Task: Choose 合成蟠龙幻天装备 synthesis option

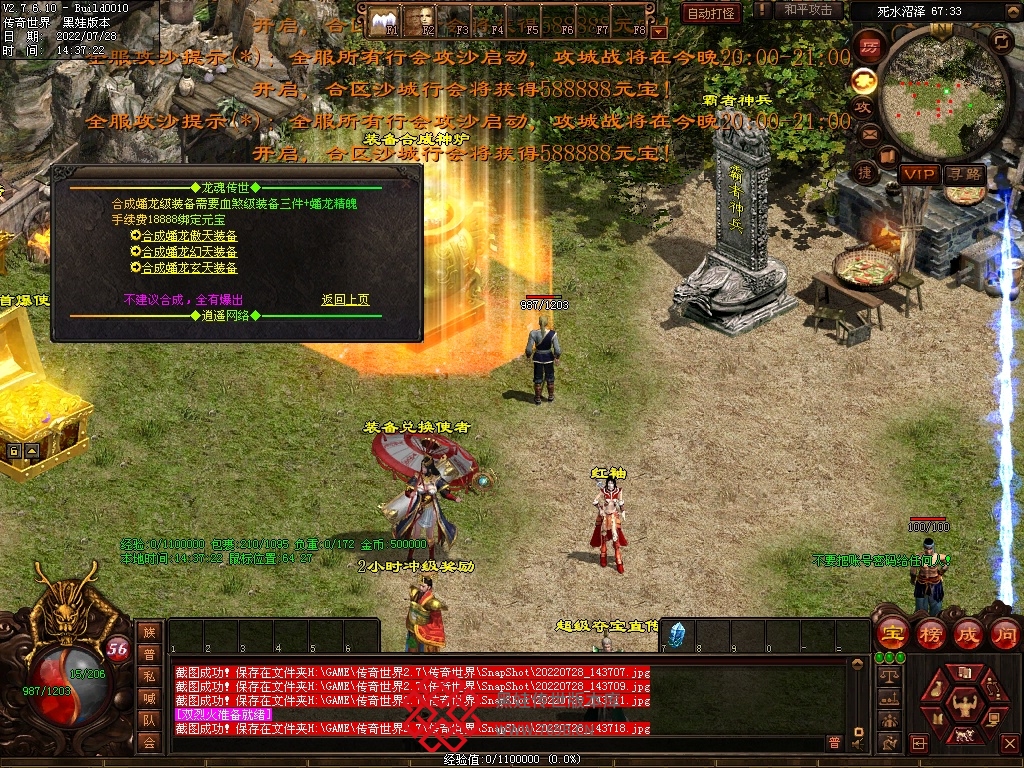Action: 189,252
